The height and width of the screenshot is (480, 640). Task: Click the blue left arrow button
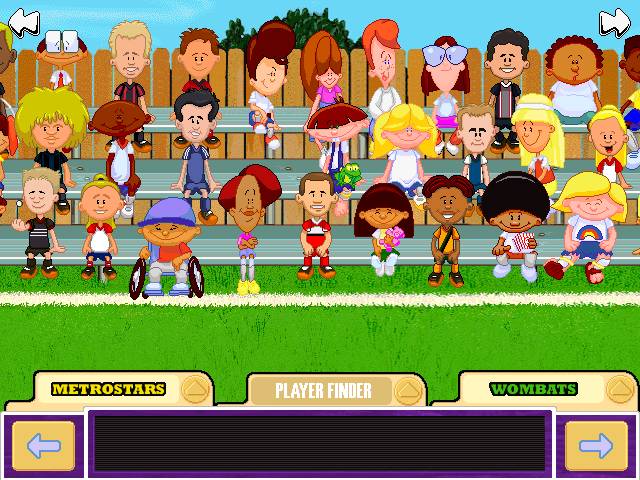(x=42, y=446)
